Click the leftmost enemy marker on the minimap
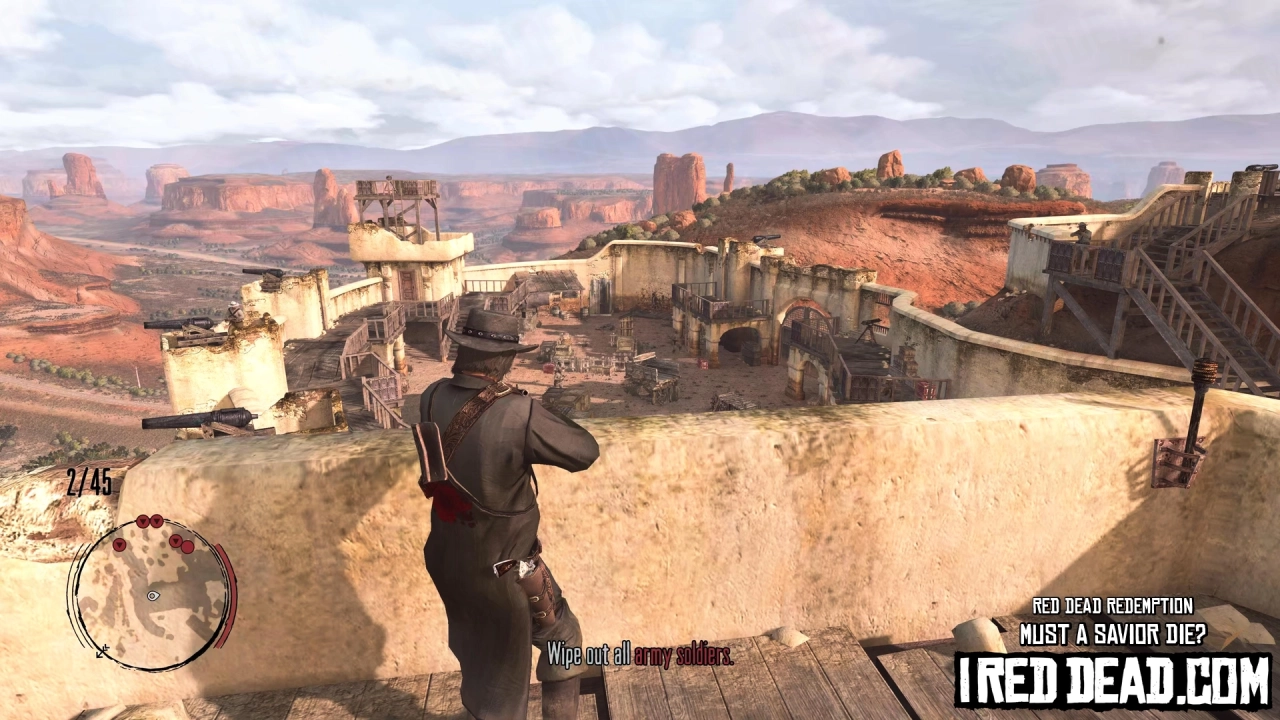 [119, 546]
